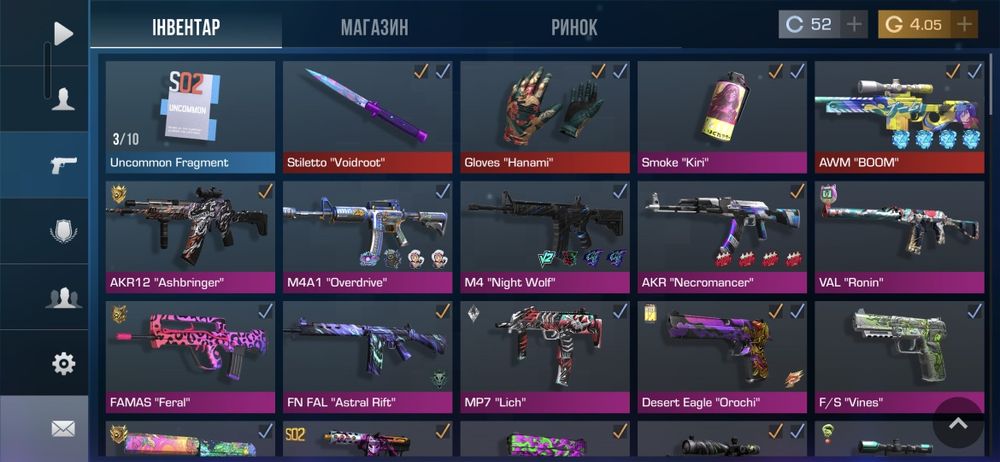Choose the VAL "Ronin" skin
1000x462 pixels.
(x=899, y=236)
